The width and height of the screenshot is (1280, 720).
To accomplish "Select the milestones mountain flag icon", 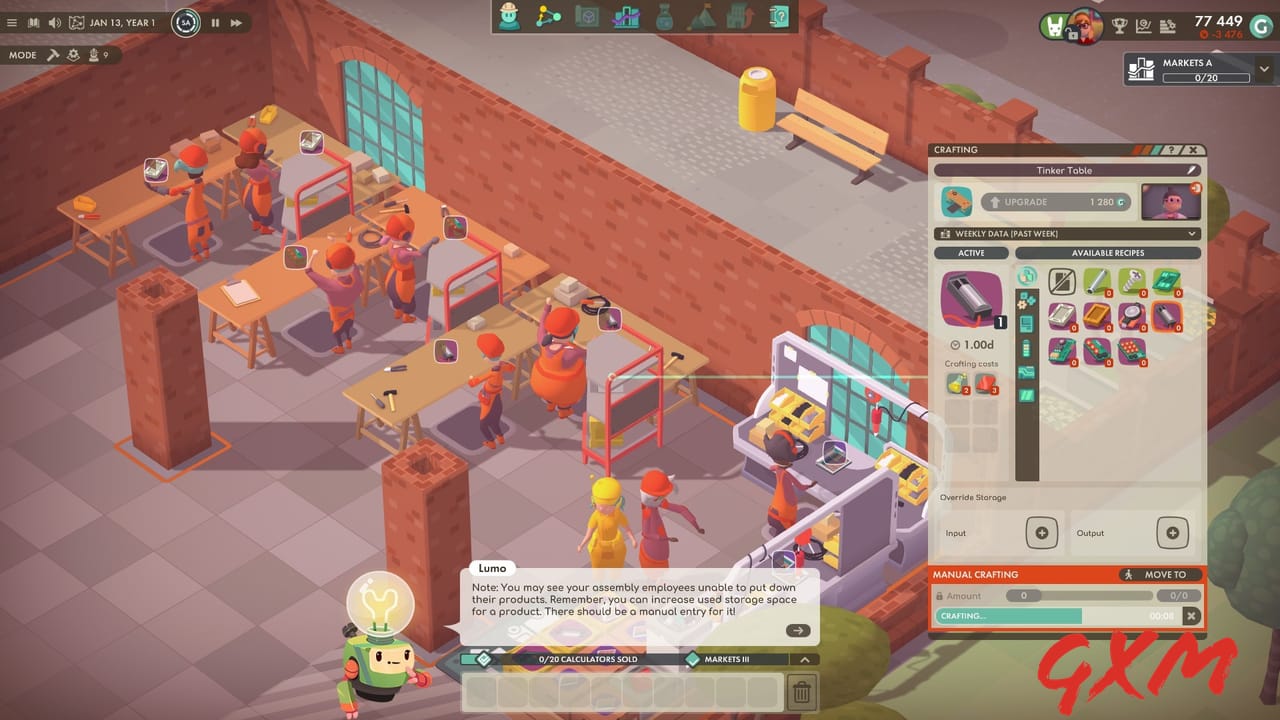I will coord(701,17).
